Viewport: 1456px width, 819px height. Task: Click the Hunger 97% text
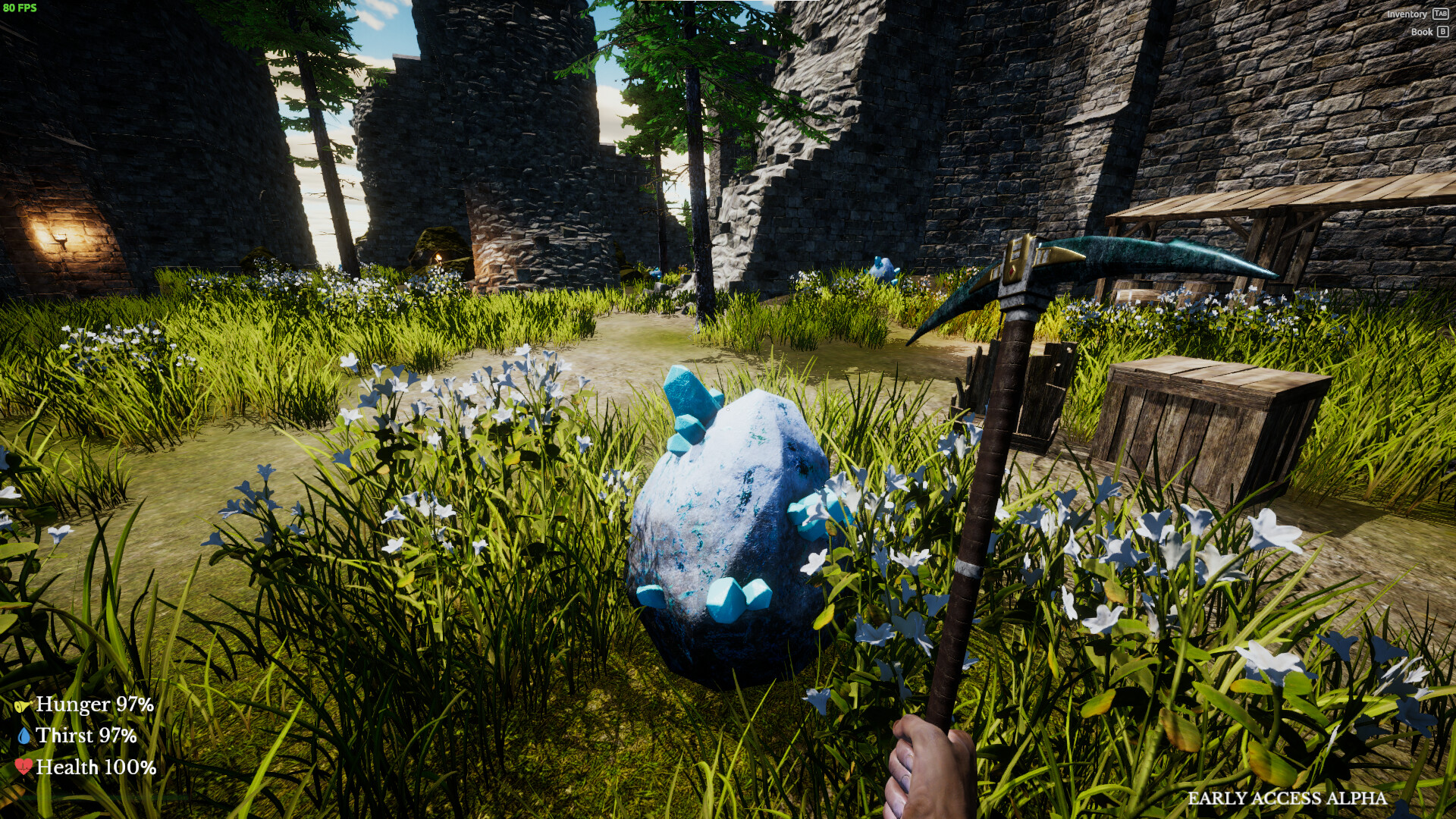click(x=95, y=705)
